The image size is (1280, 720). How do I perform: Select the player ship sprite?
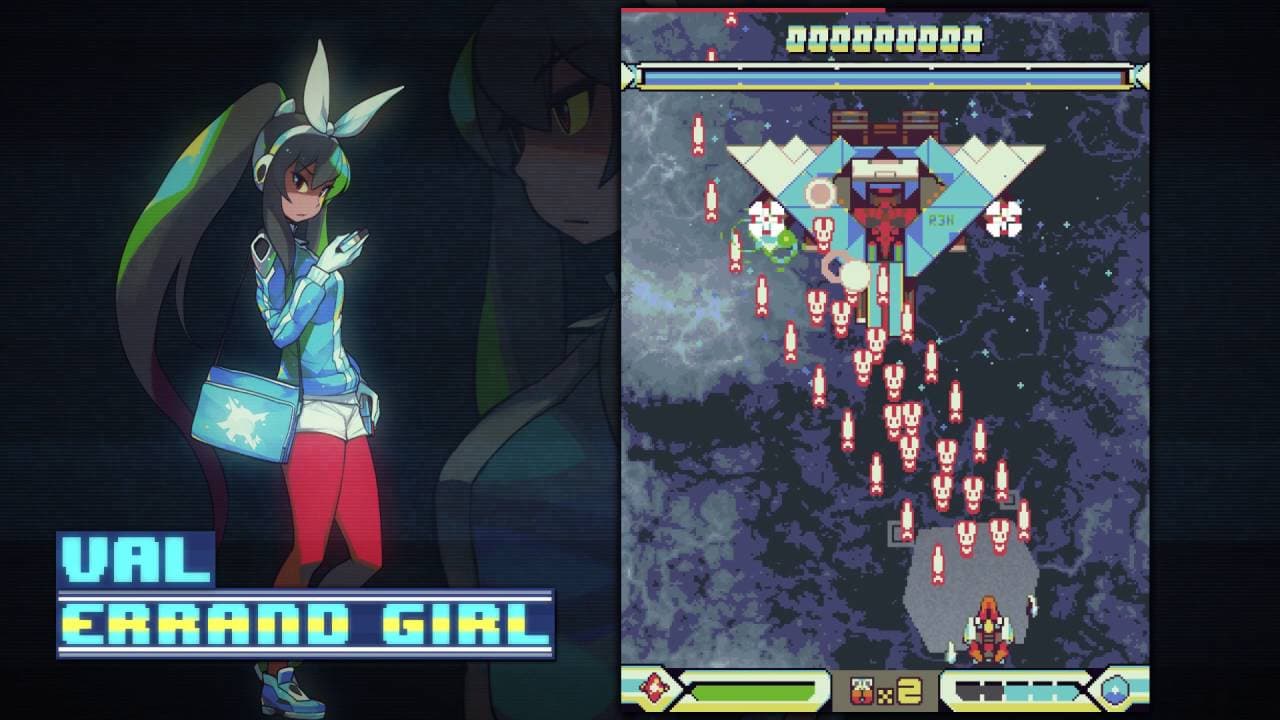click(x=987, y=627)
